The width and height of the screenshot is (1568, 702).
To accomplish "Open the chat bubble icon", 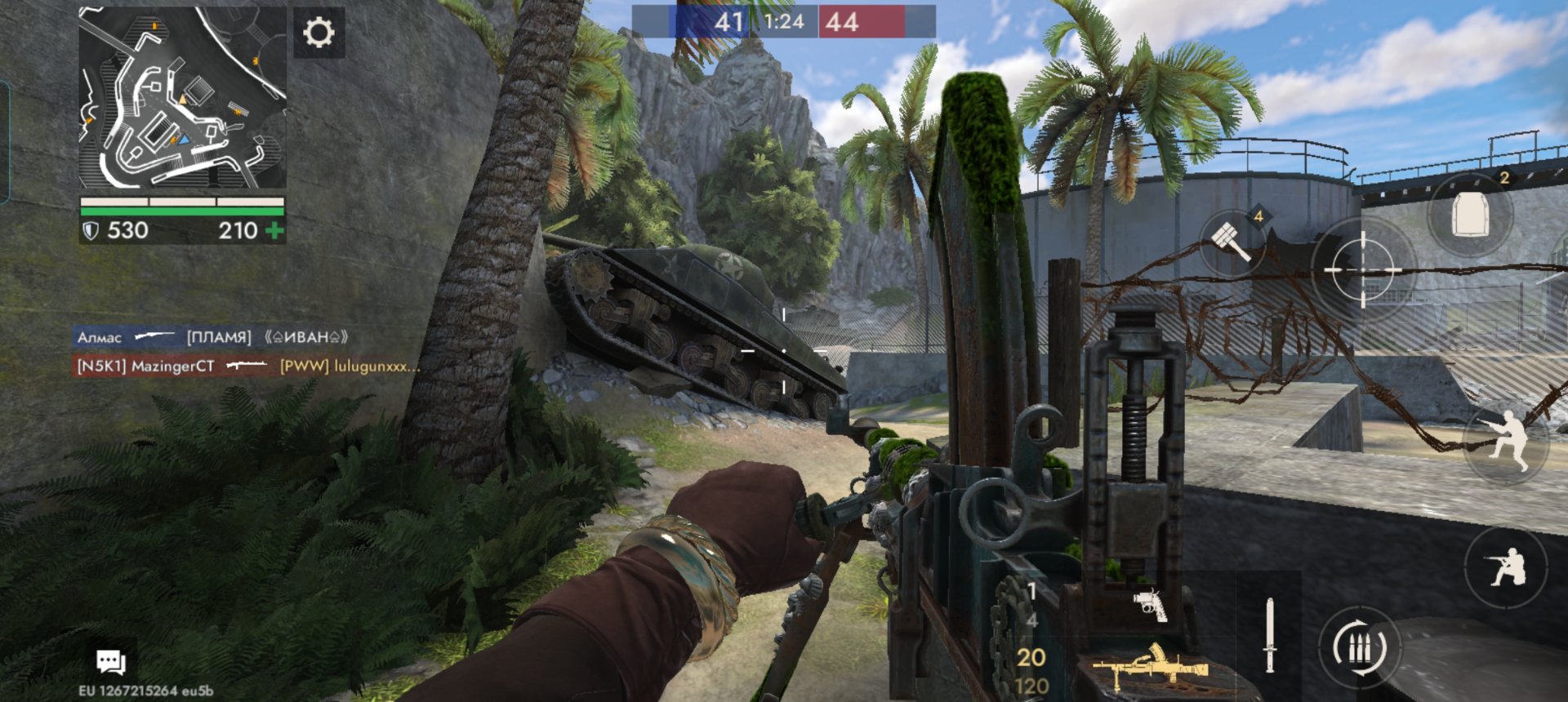I will pyautogui.click(x=110, y=662).
